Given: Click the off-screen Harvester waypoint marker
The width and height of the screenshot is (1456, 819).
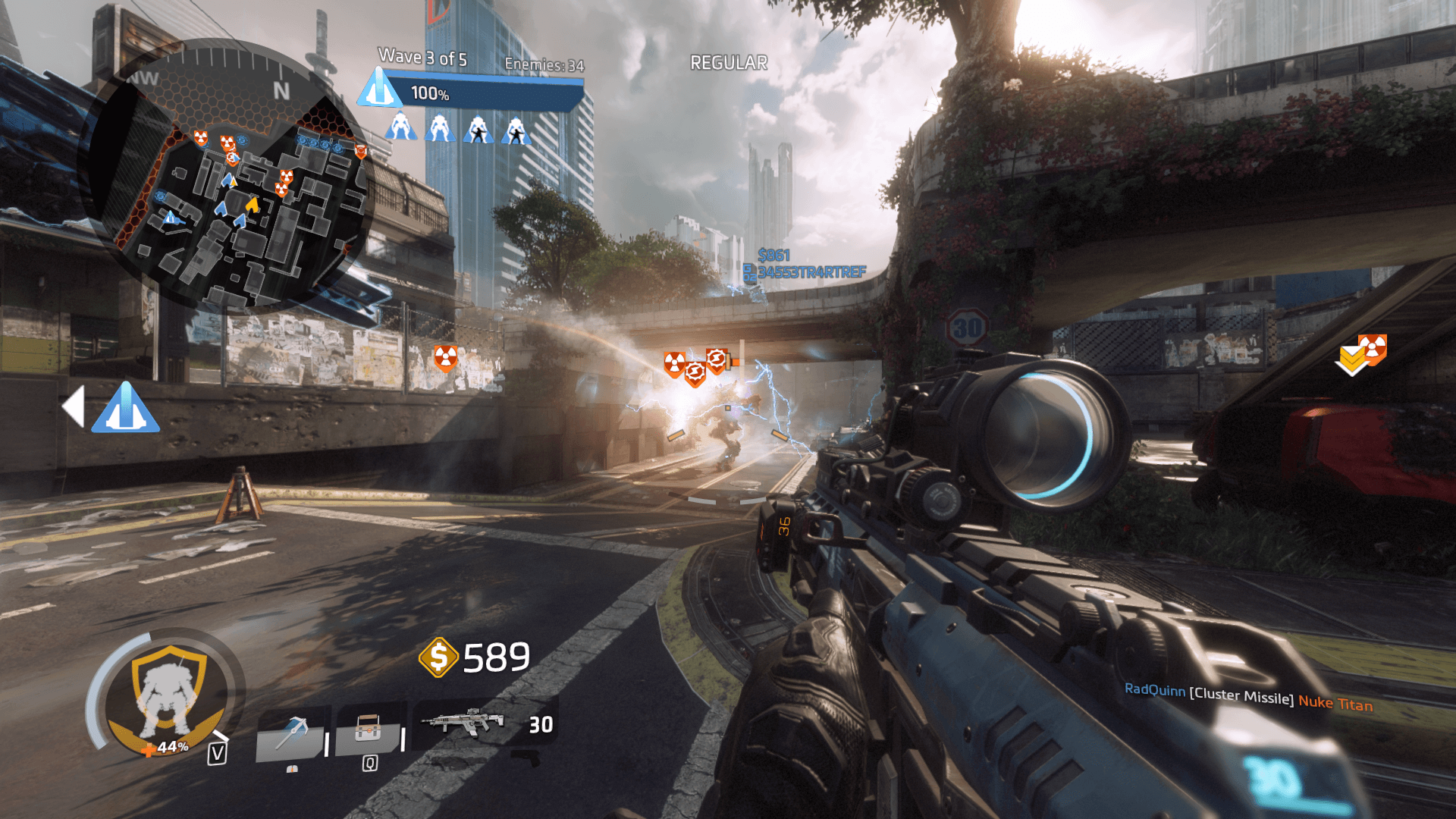Looking at the screenshot, I should tap(125, 408).
